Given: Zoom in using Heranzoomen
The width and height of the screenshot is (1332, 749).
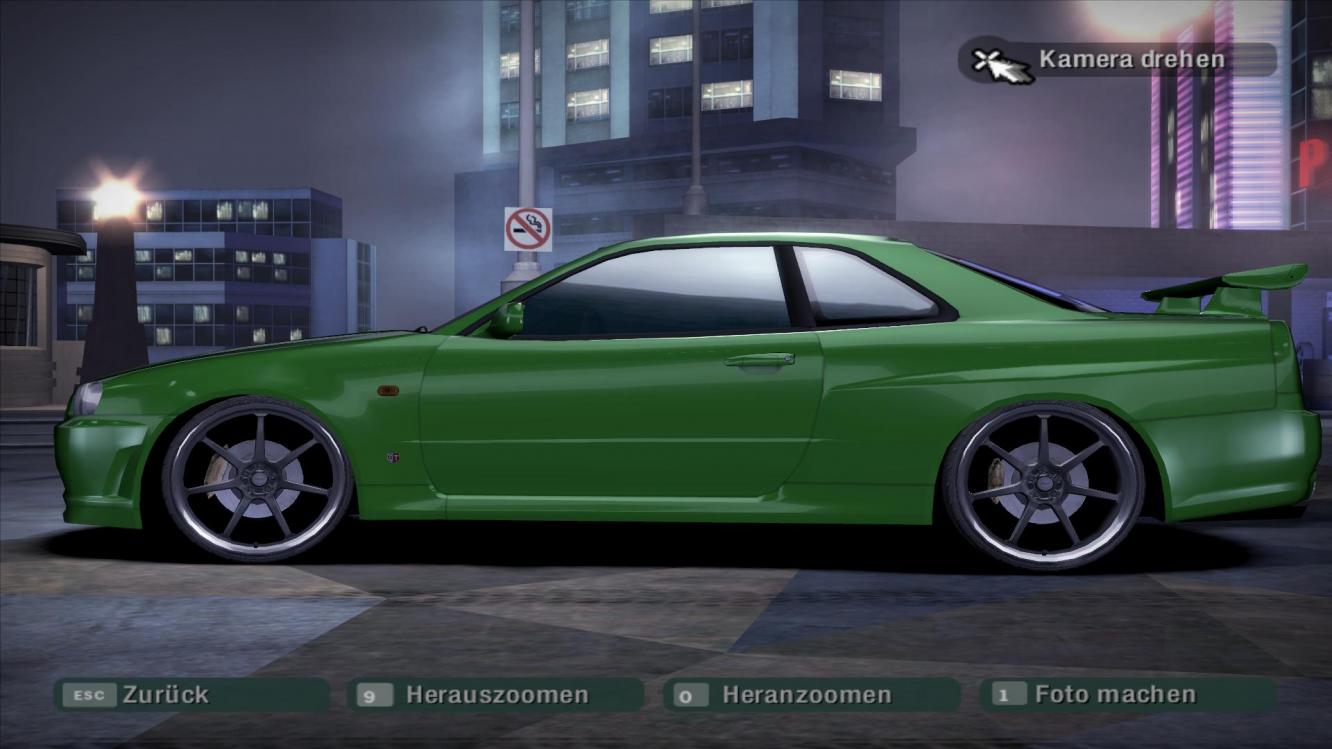Looking at the screenshot, I should [x=810, y=695].
